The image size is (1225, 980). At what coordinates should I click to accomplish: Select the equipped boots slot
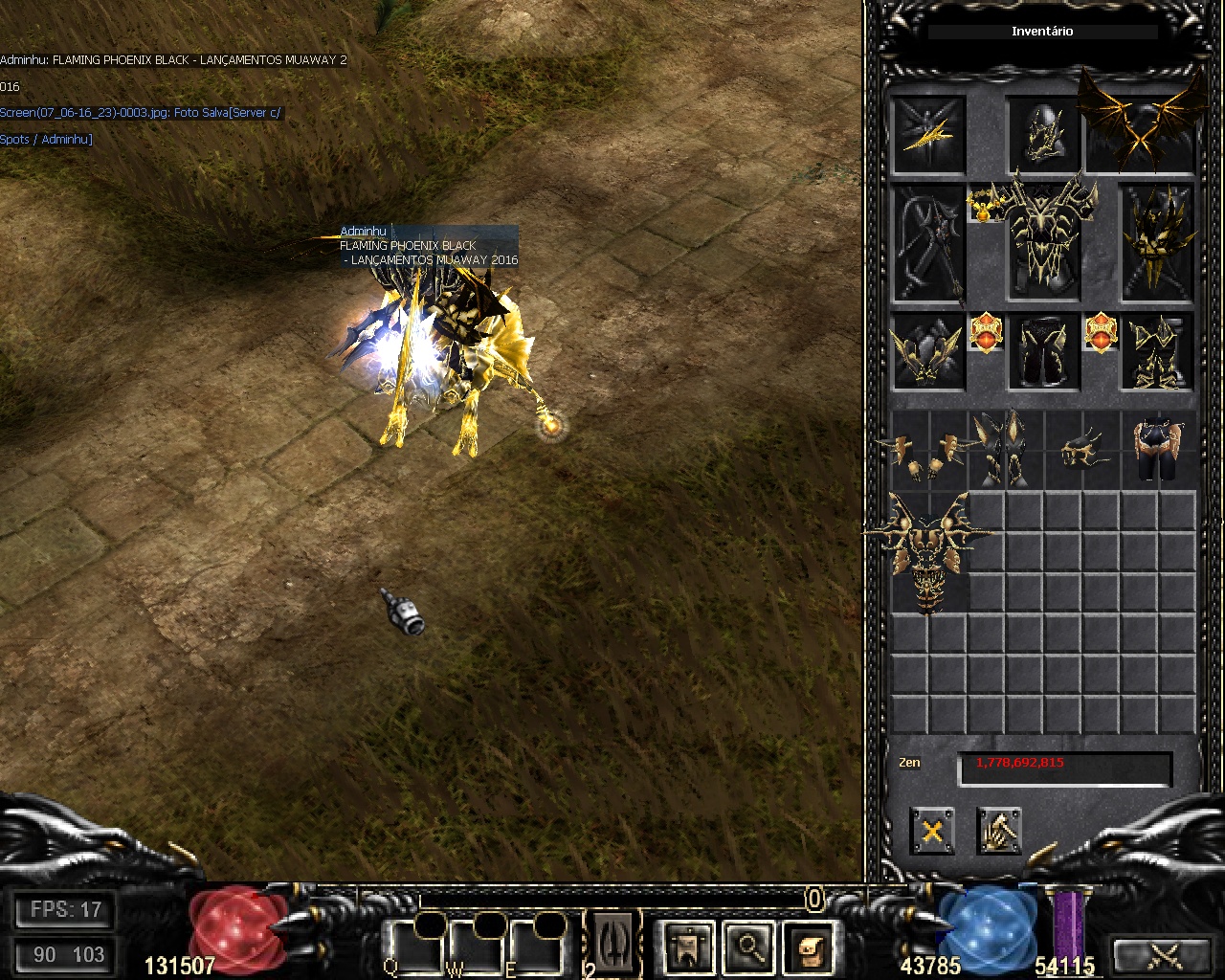(x=1158, y=352)
